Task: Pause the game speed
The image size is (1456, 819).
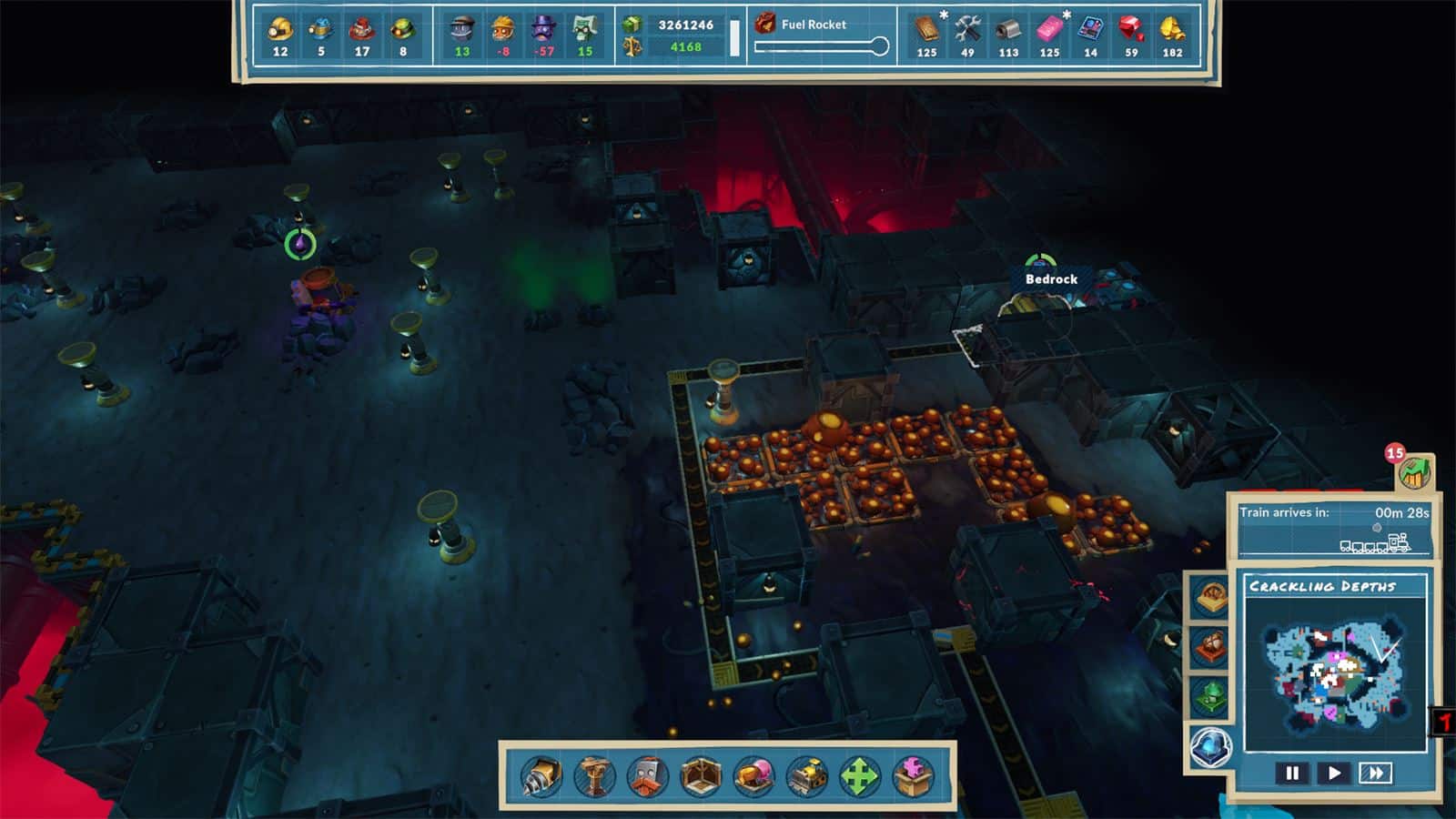Action: click(1292, 773)
